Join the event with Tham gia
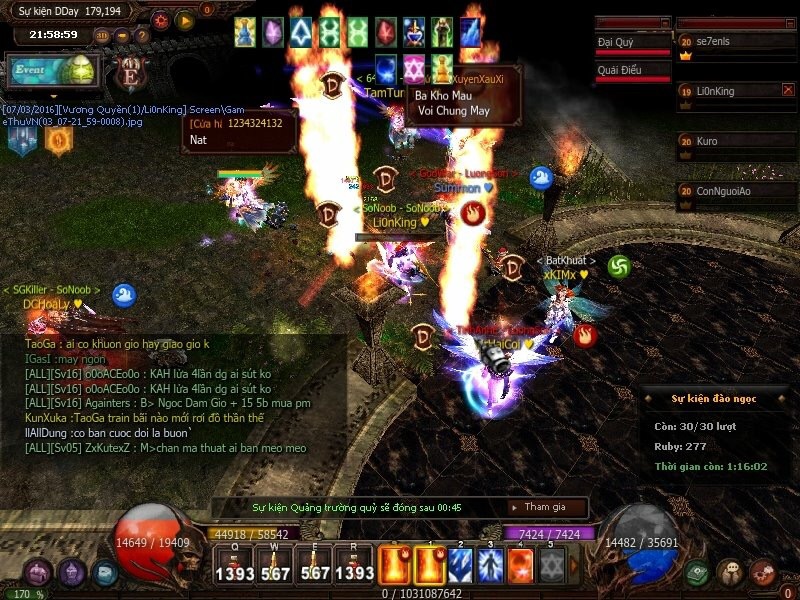The image size is (800, 600). [543, 507]
